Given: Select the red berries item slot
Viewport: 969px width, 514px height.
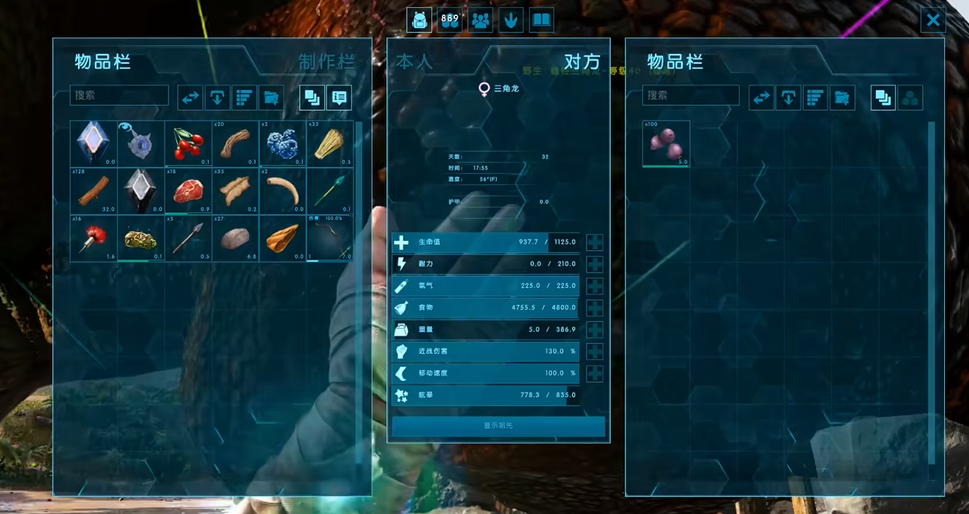Looking at the screenshot, I should click(x=187, y=144).
